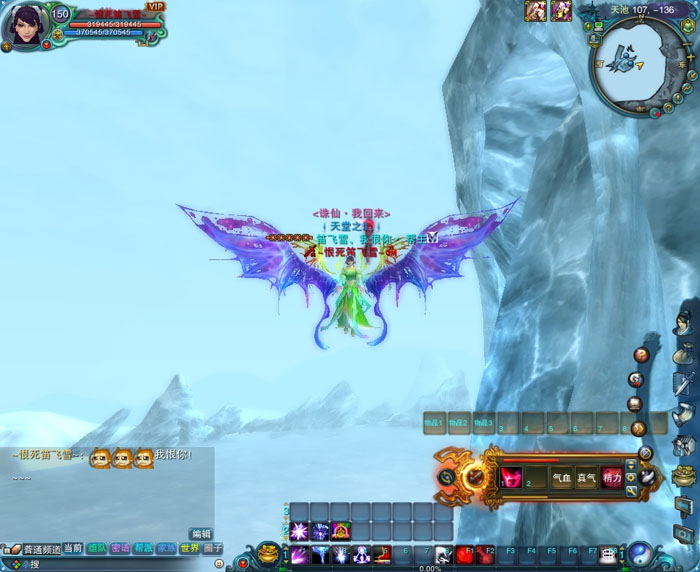
Task: Switch to the 当前 chat channel tab
Action: [73, 548]
